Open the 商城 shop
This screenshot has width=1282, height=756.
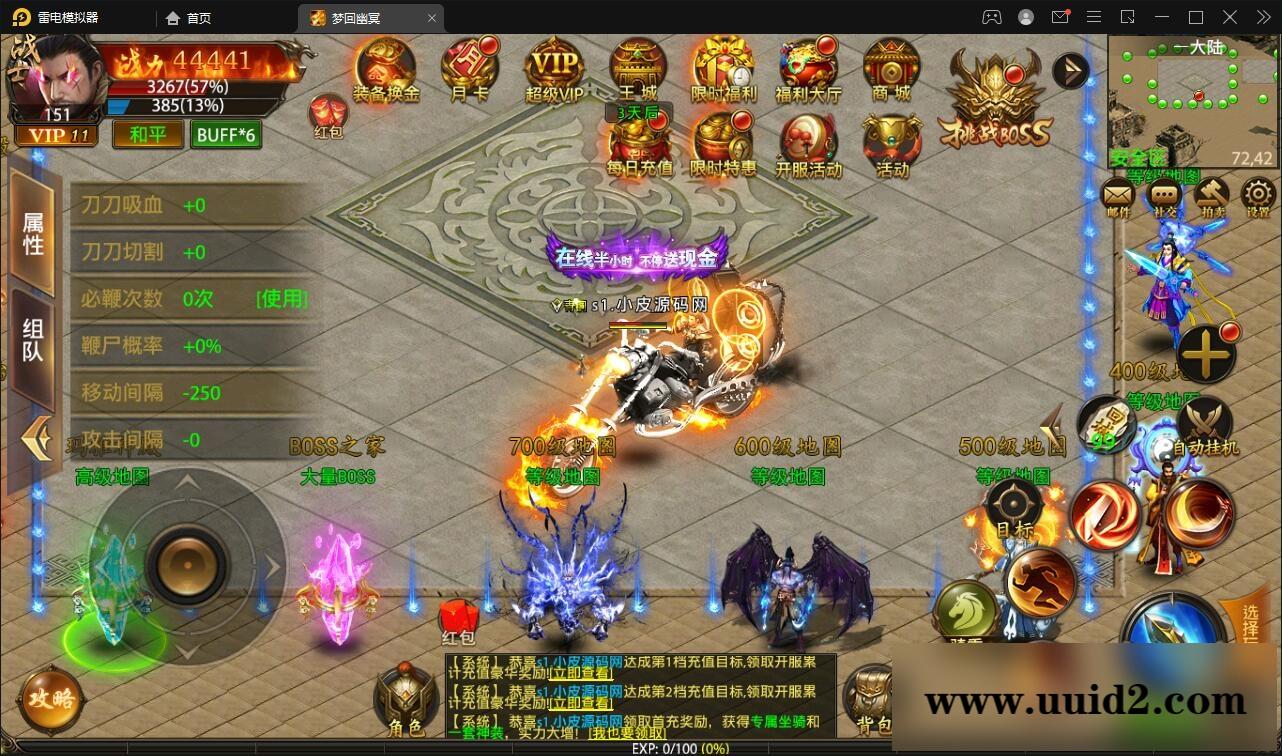[x=893, y=70]
